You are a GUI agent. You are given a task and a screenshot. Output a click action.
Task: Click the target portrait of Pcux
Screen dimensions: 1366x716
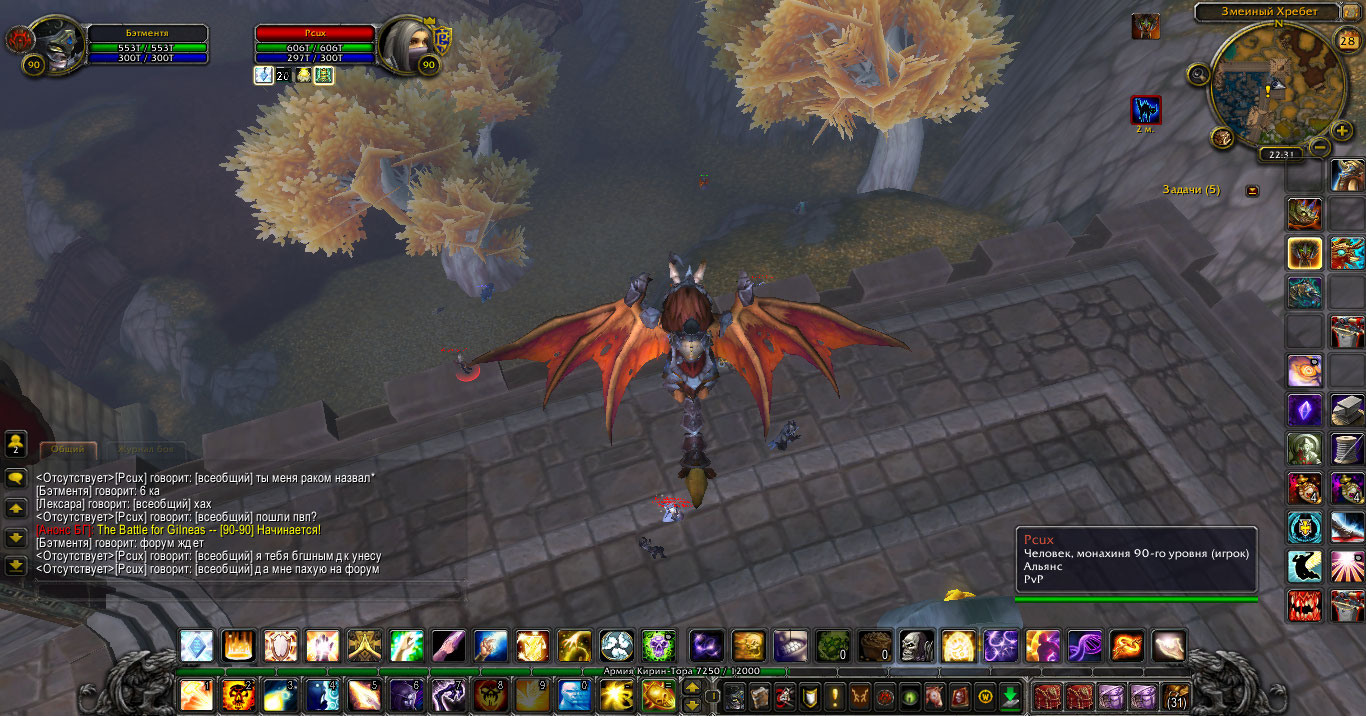pyautogui.click(x=408, y=44)
